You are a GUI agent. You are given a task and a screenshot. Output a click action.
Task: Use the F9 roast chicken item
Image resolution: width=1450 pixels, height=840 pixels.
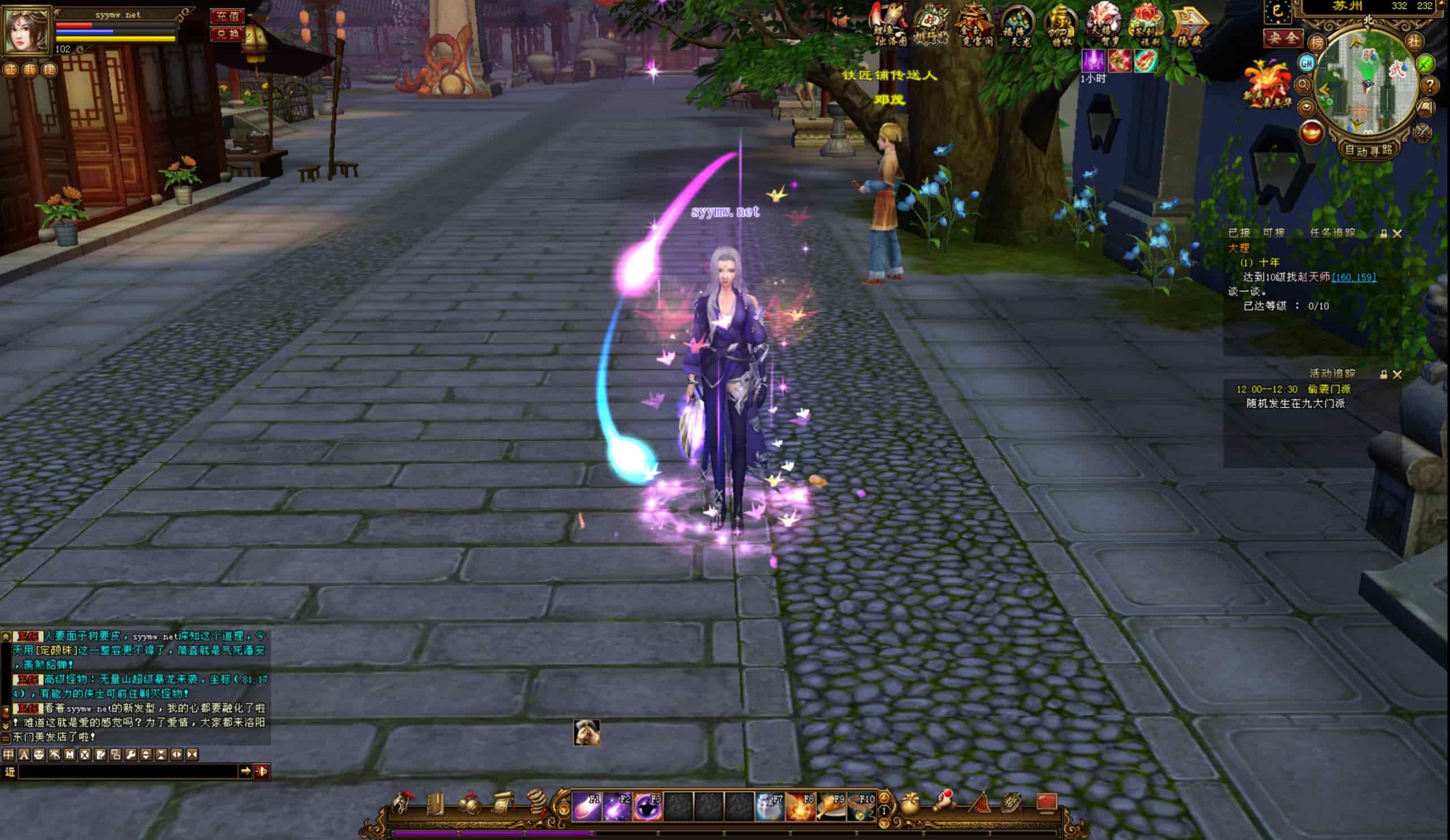pos(830,805)
